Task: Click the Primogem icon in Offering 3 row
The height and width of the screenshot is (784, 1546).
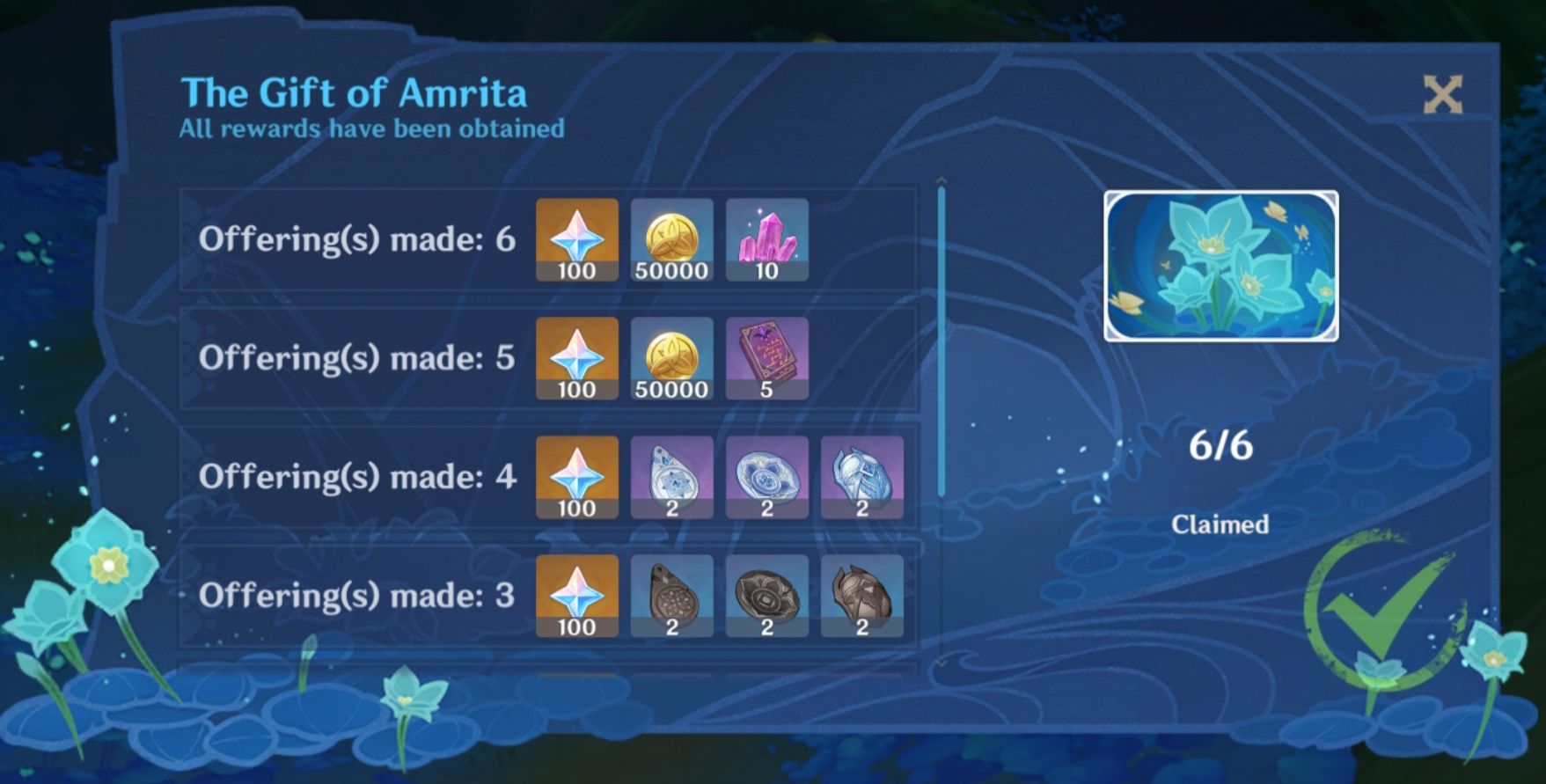Action: [x=576, y=597]
